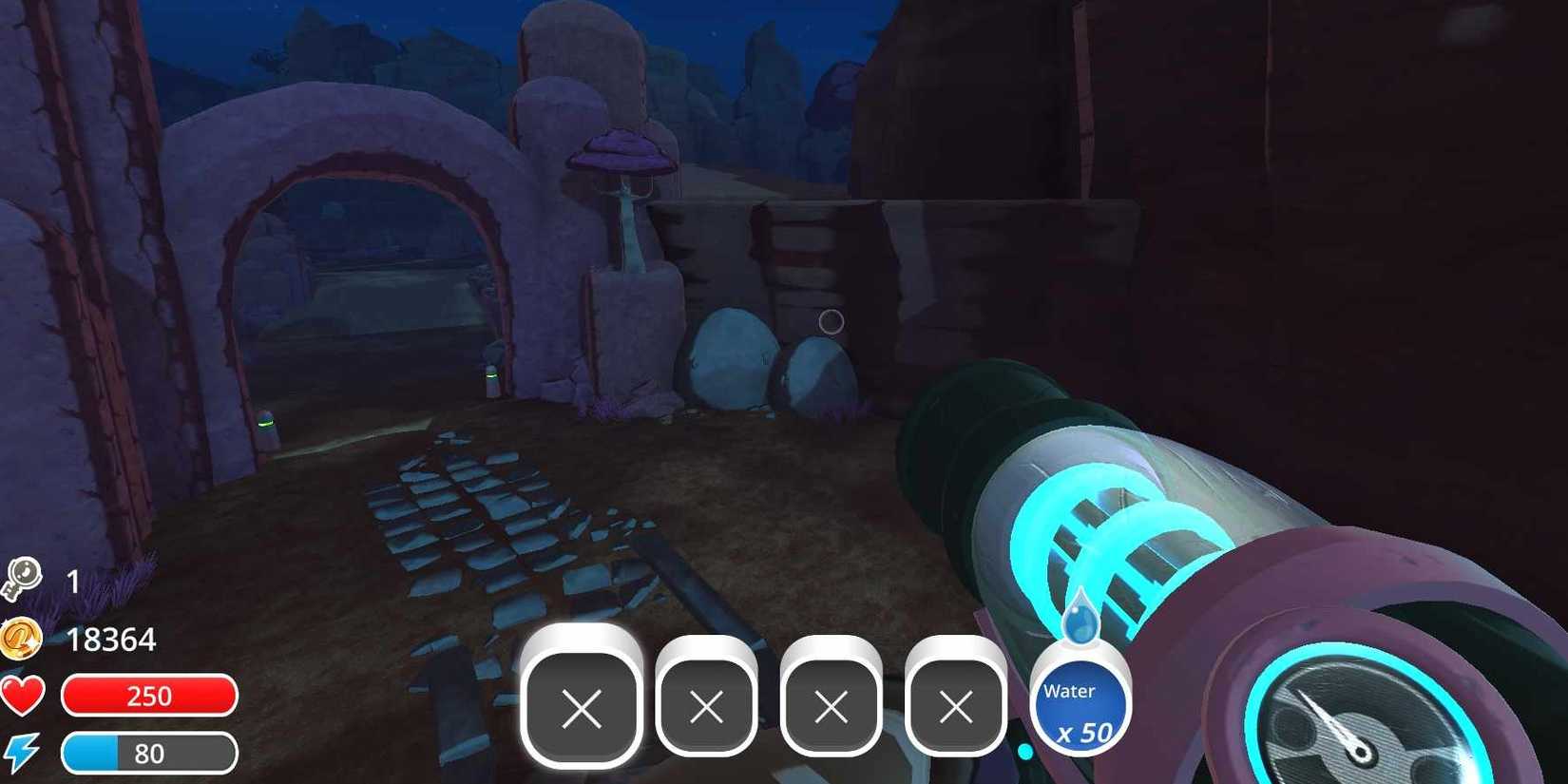Image resolution: width=1568 pixels, height=784 pixels.
Task: Switch to the second empty inventory slot
Action: point(708,707)
